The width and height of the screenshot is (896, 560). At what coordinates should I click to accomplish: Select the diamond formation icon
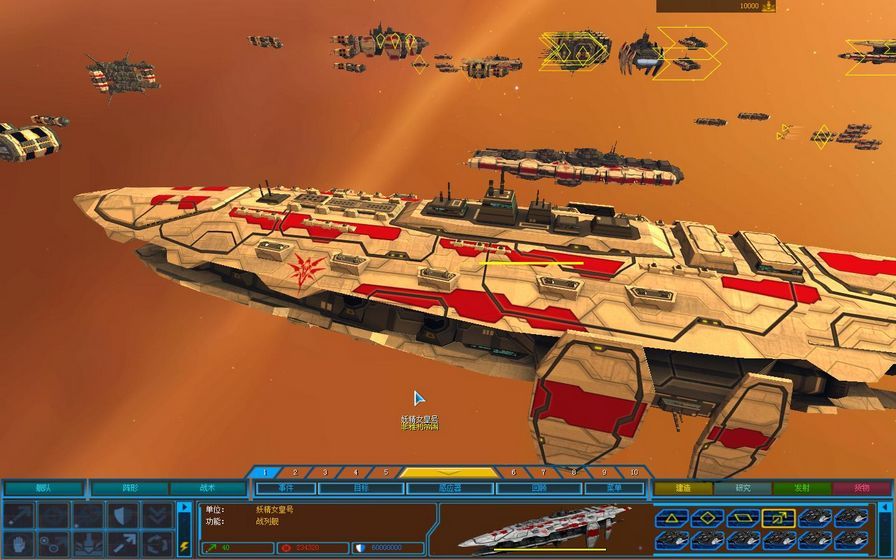pos(706,517)
